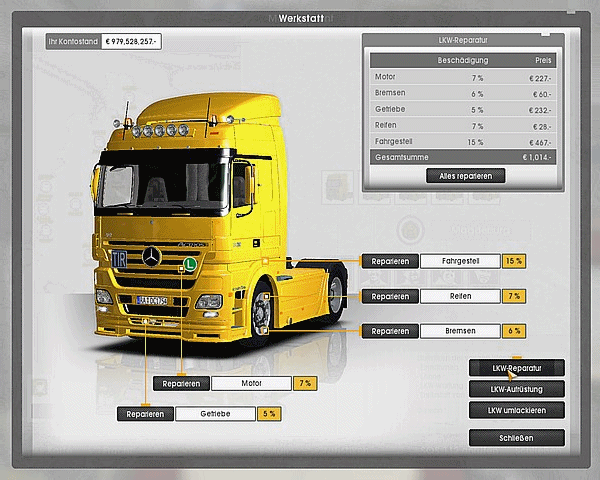Viewport: 600px width, 480px height.
Task: Repair the Getriebe (transmission)
Action: 145,414
